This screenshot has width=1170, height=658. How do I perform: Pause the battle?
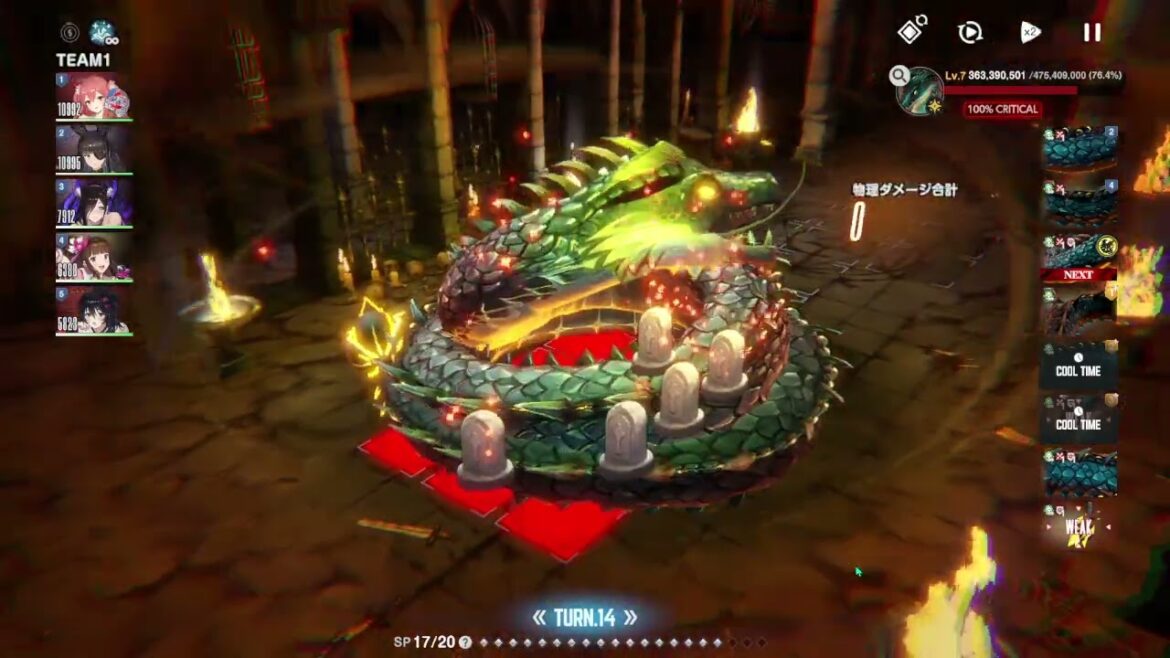tap(1092, 33)
